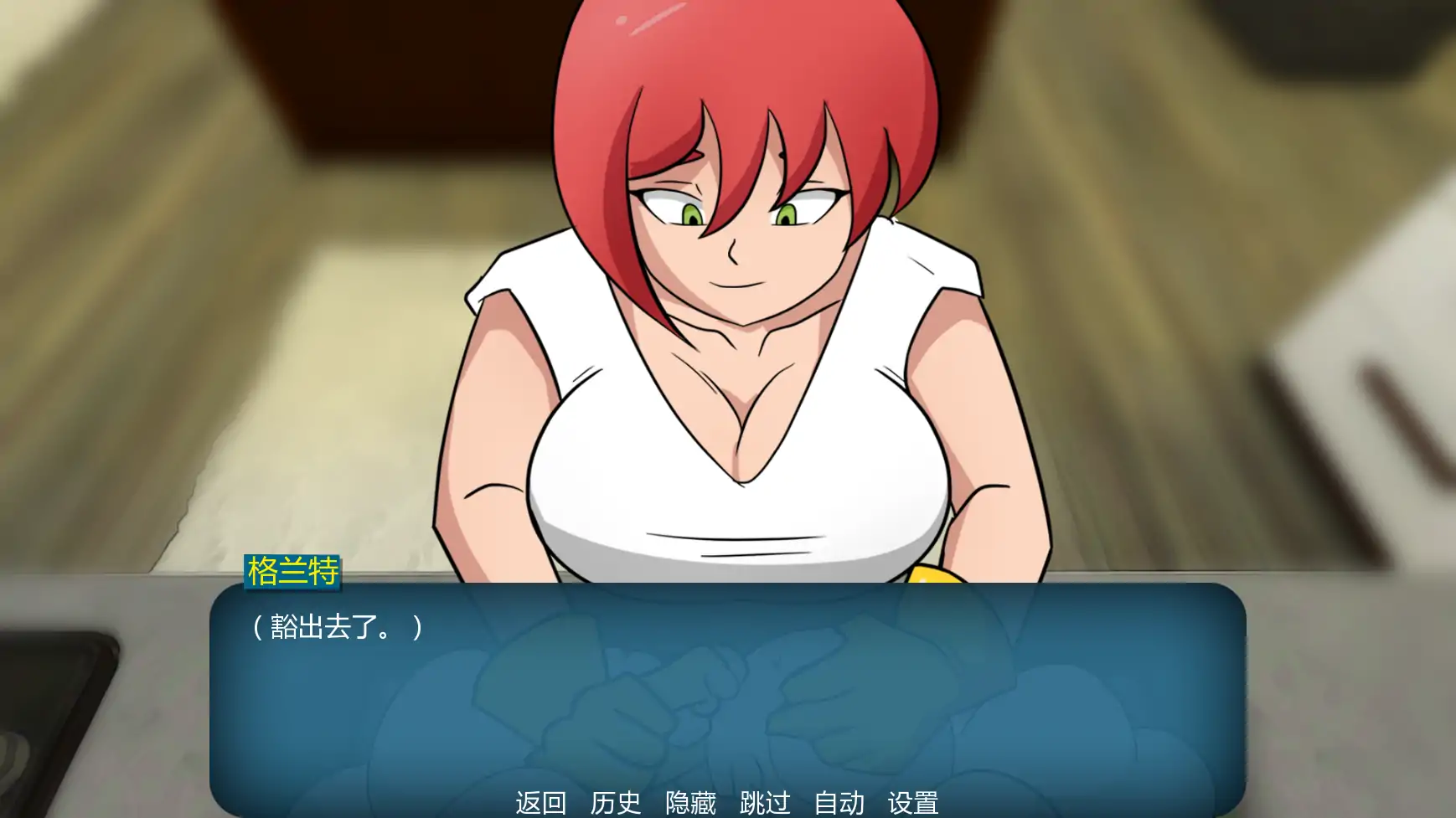The width and height of the screenshot is (1456, 818).
Task: Click the speaker name tag 格兰特
Action: coord(292,573)
